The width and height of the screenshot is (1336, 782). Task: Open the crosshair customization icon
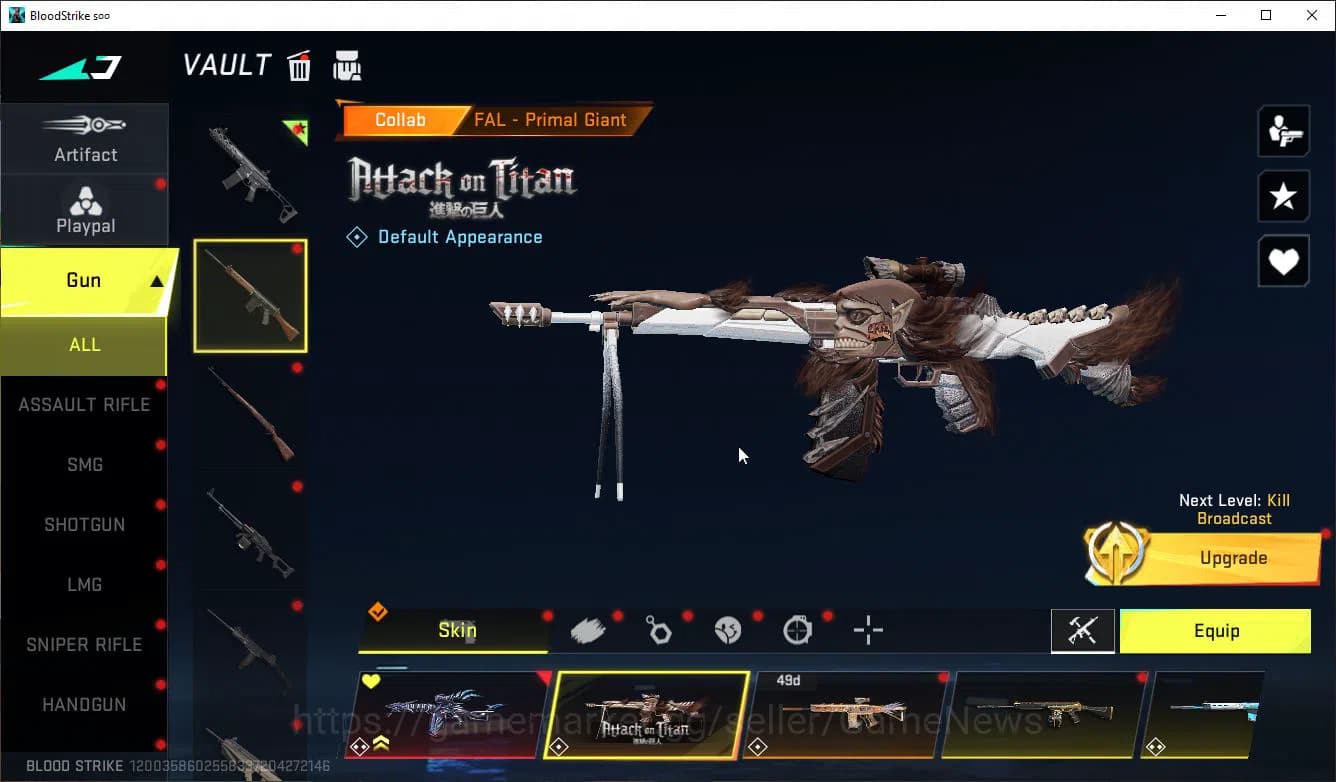[x=868, y=630]
